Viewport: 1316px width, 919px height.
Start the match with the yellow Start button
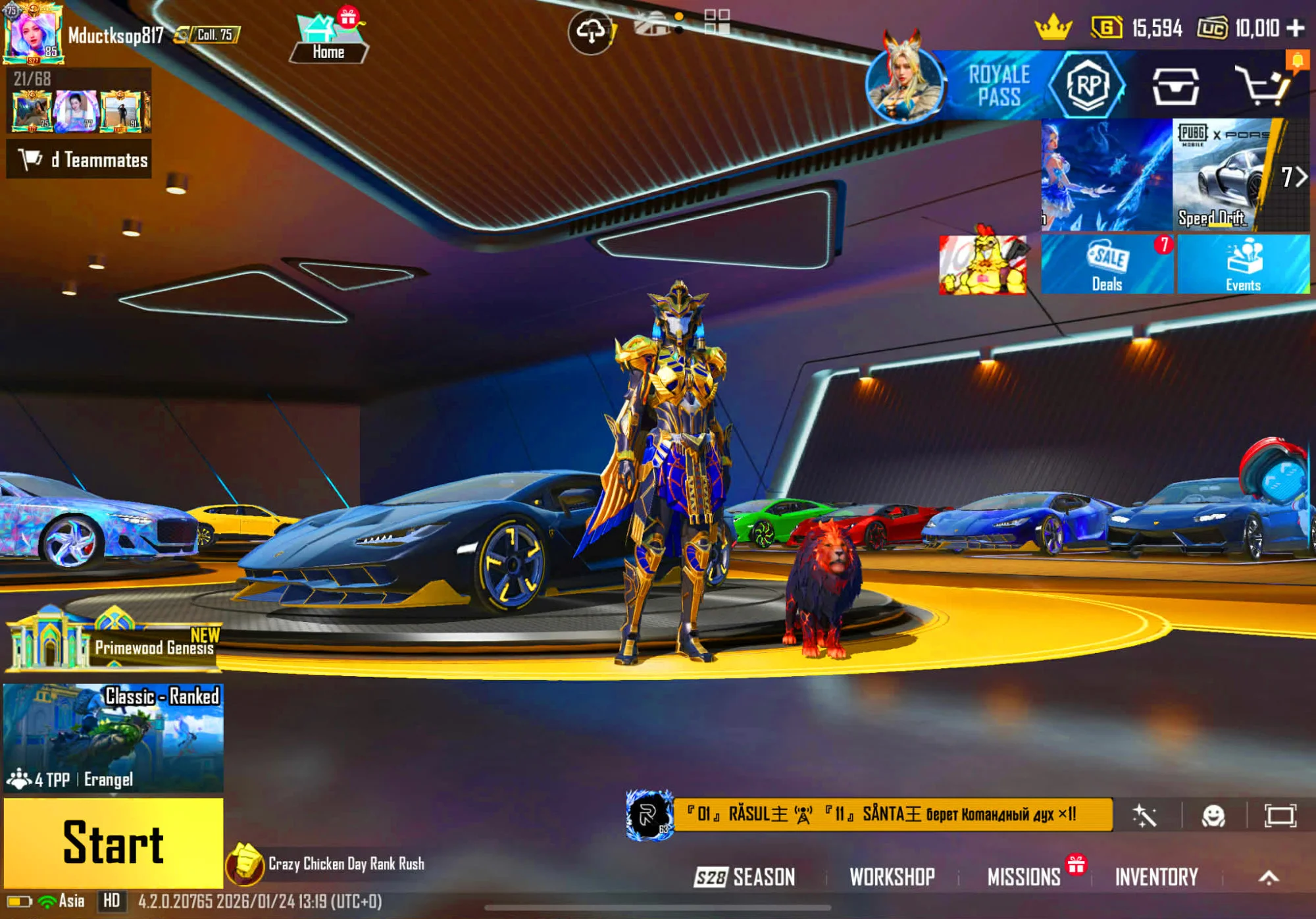click(x=113, y=843)
